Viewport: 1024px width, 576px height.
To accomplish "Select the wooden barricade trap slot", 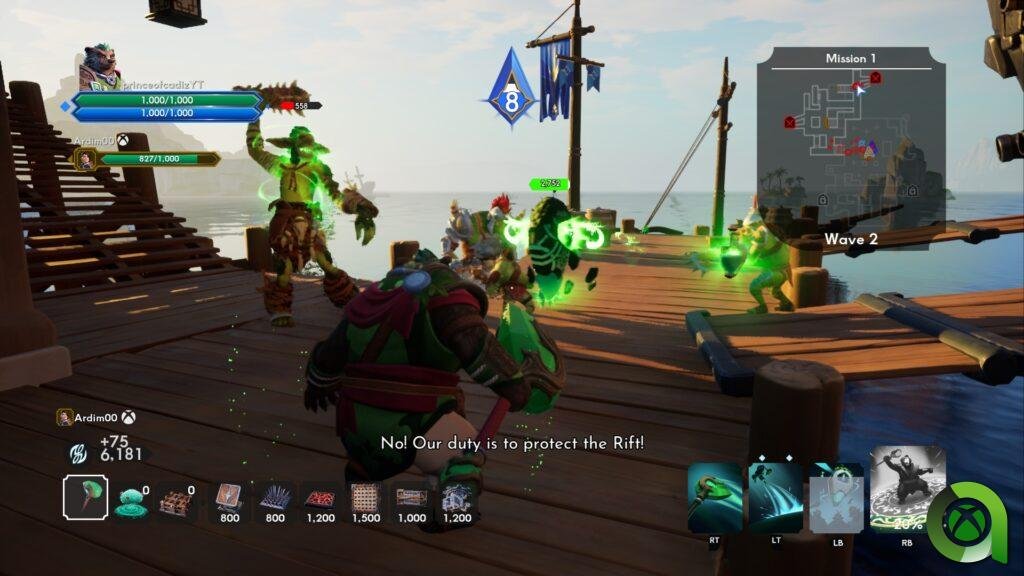I will [x=177, y=500].
